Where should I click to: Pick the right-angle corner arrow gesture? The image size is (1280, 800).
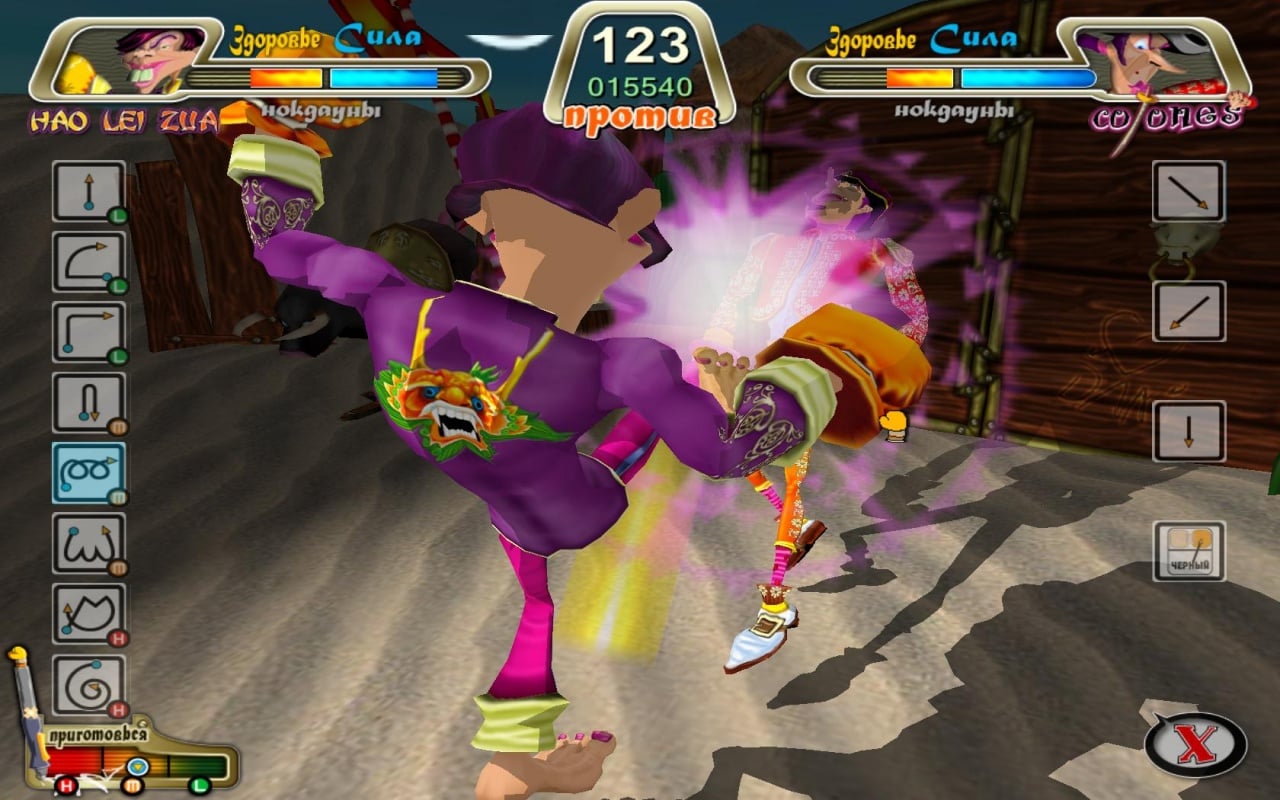[x=89, y=332]
